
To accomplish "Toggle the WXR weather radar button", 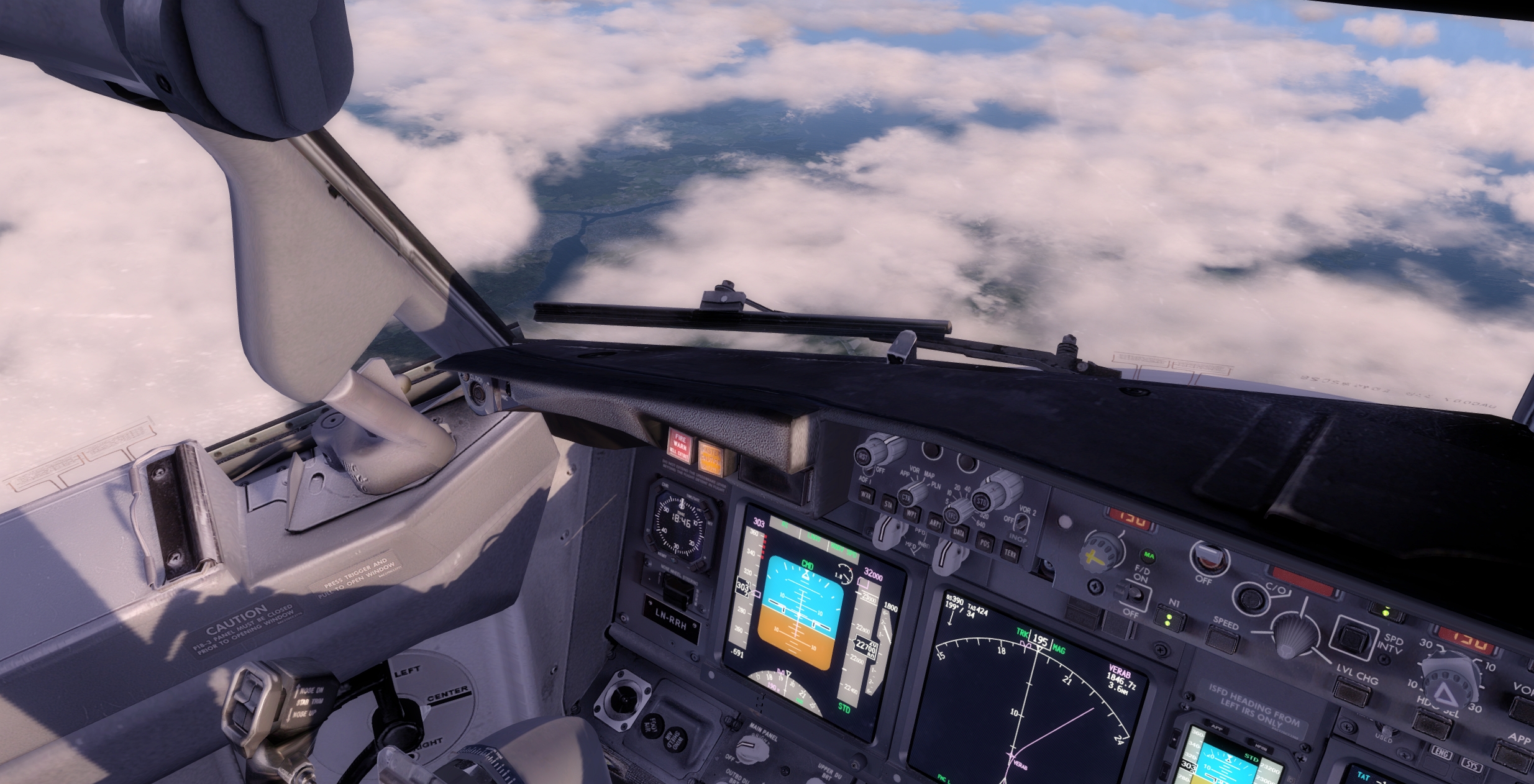I will 865,495.
